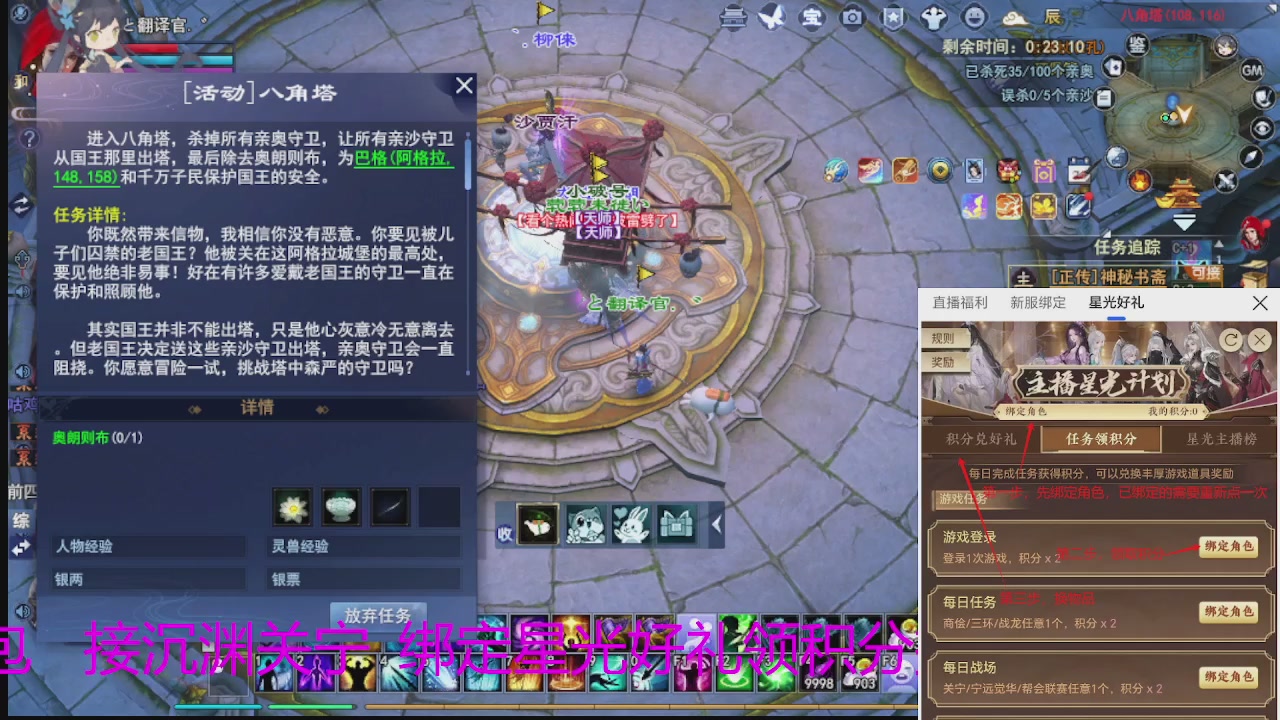The width and height of the screenshot is (1280, 720).
Task: Open the purple gift box activity icon
Action: [x=1044, y=170]
